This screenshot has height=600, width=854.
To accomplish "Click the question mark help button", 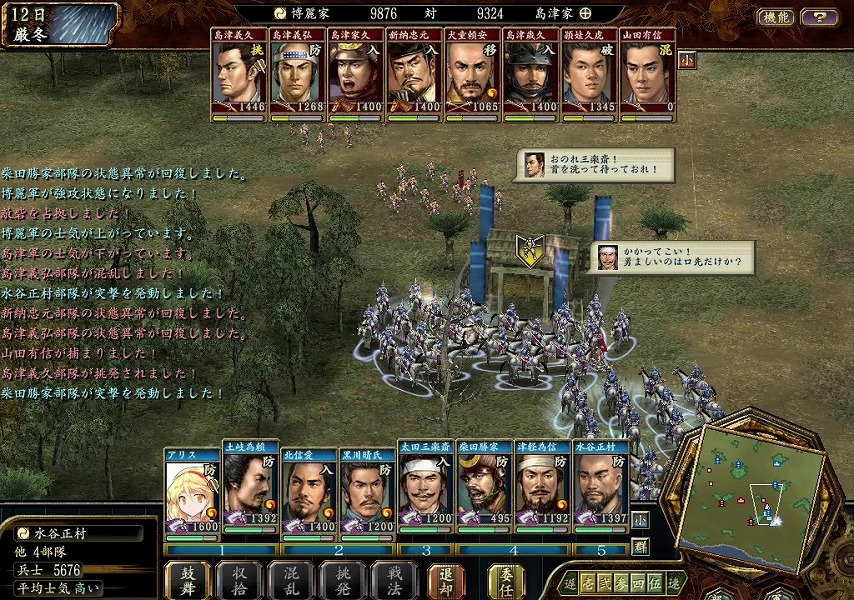I will 820,17.
